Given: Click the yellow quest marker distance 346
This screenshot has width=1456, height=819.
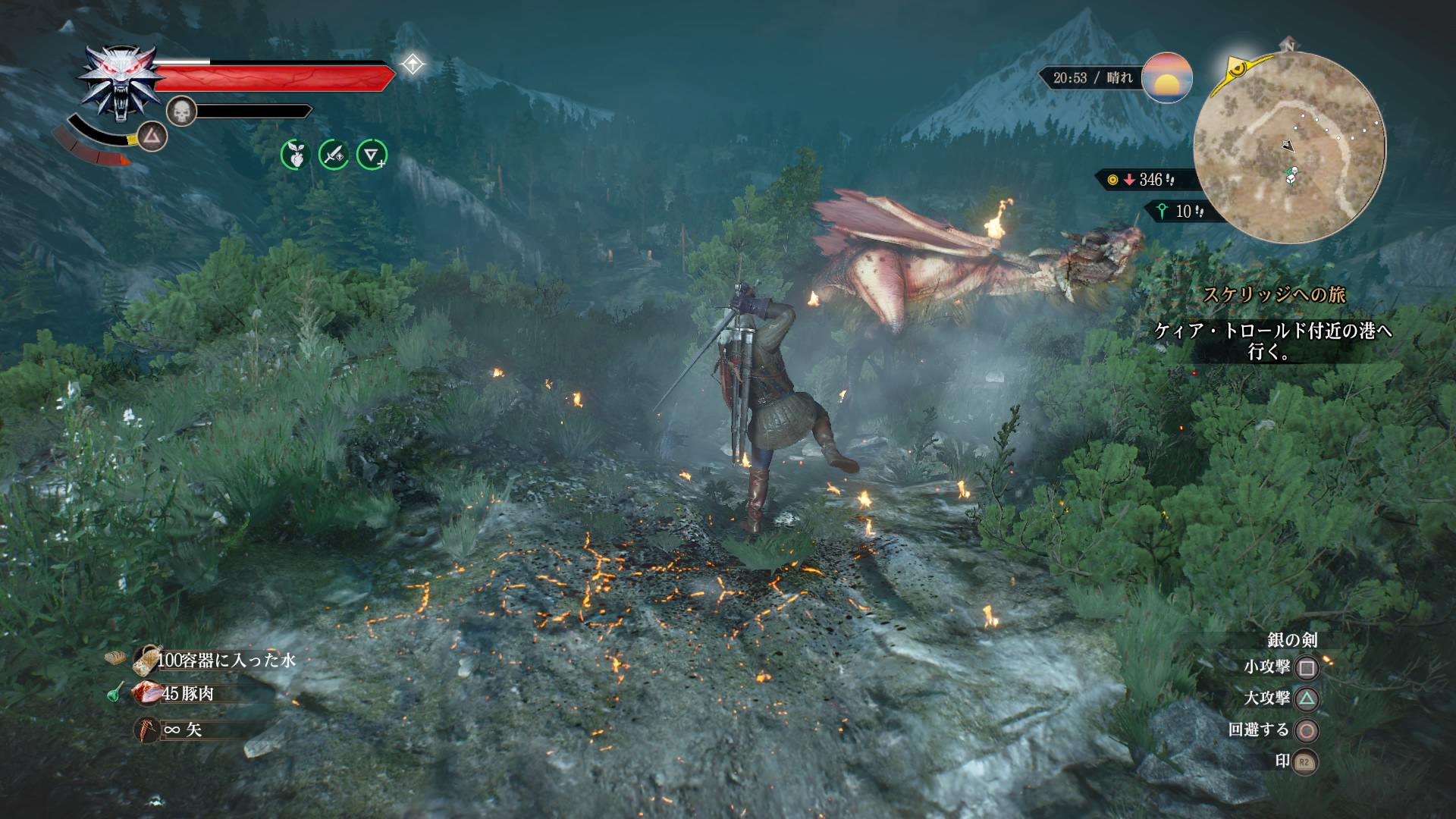Looking at the screenshot, I should click(1141, 180).
